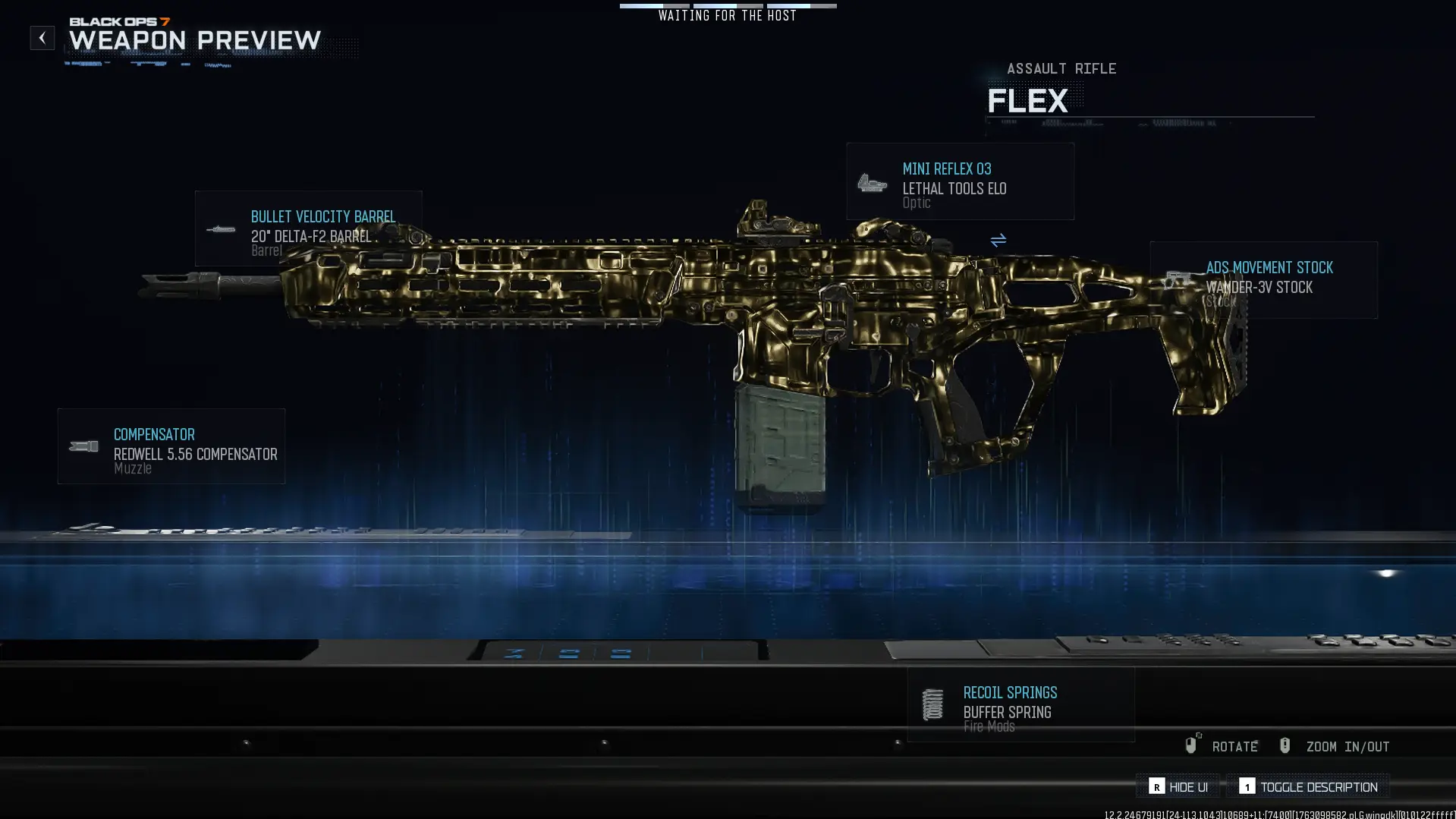Go back using the arrow button
The width and height of the screenshot is (1456, 819).
[x=42, y=38]
